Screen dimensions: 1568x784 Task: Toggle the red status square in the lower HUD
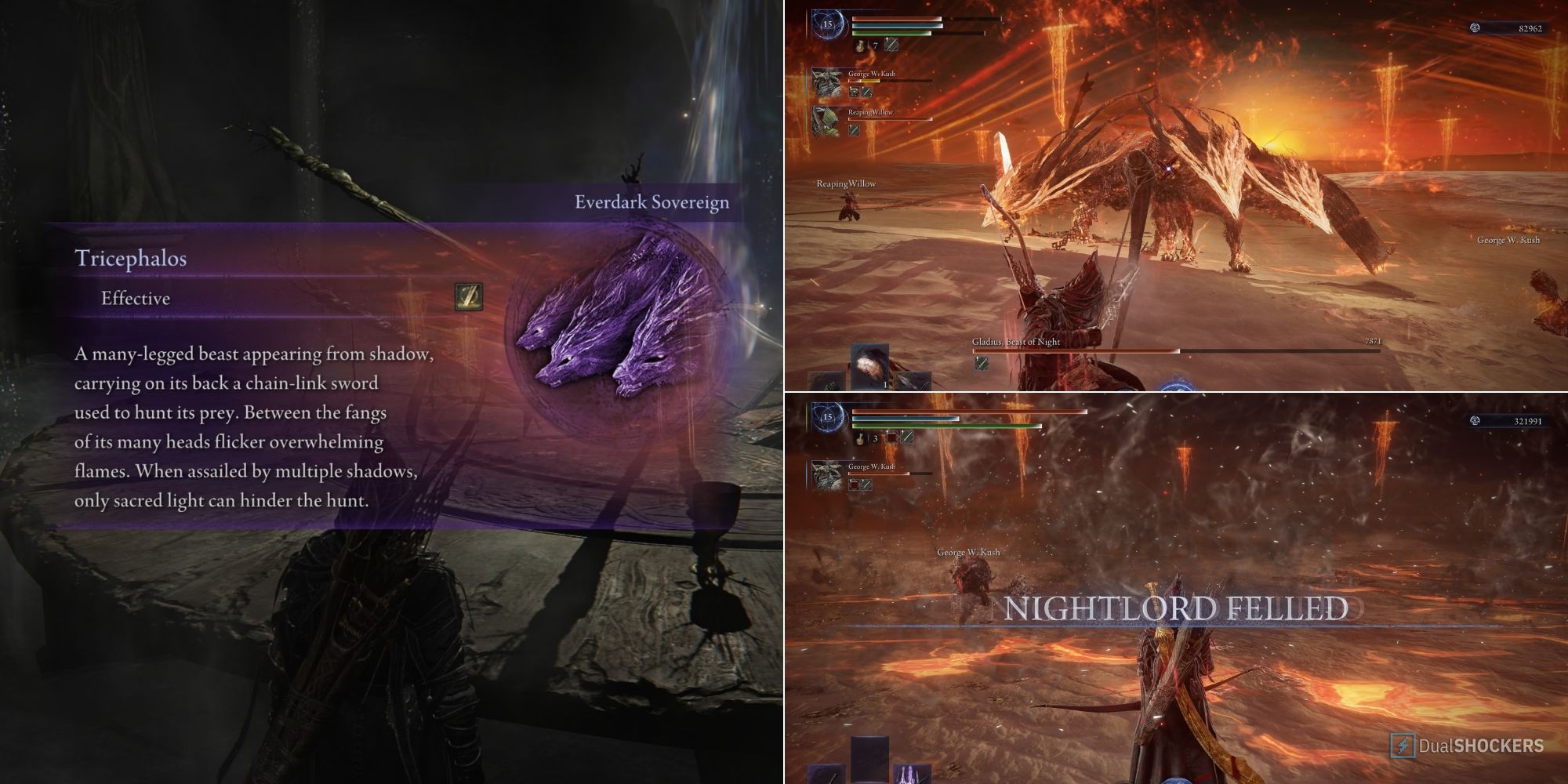click(892, 437)
